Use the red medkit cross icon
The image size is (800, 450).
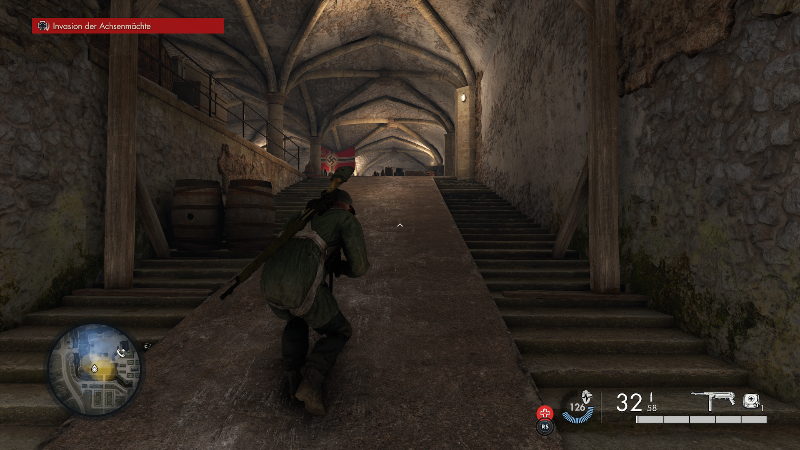[x=546, y=411]
